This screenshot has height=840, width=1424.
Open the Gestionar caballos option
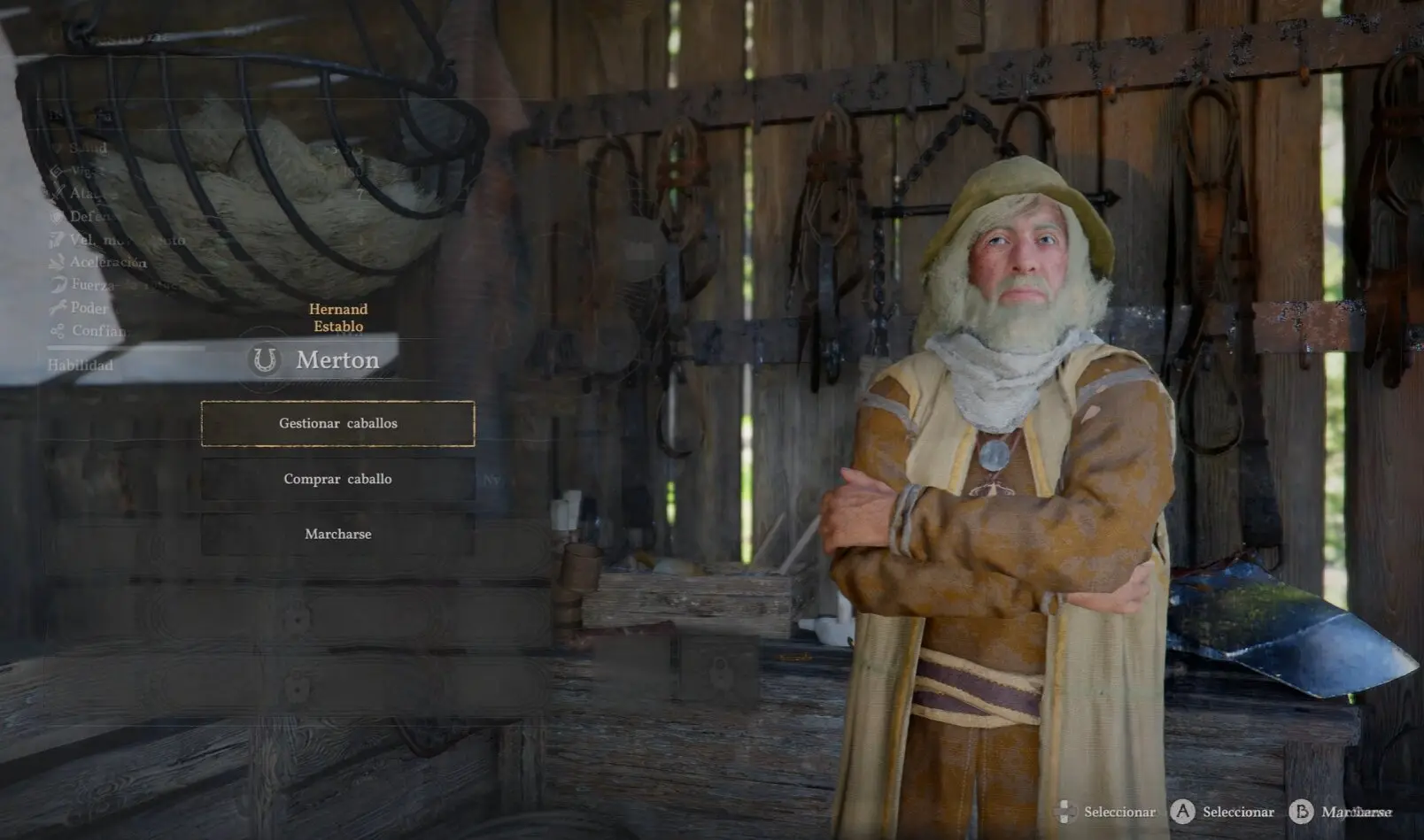[x=337, y=423]
